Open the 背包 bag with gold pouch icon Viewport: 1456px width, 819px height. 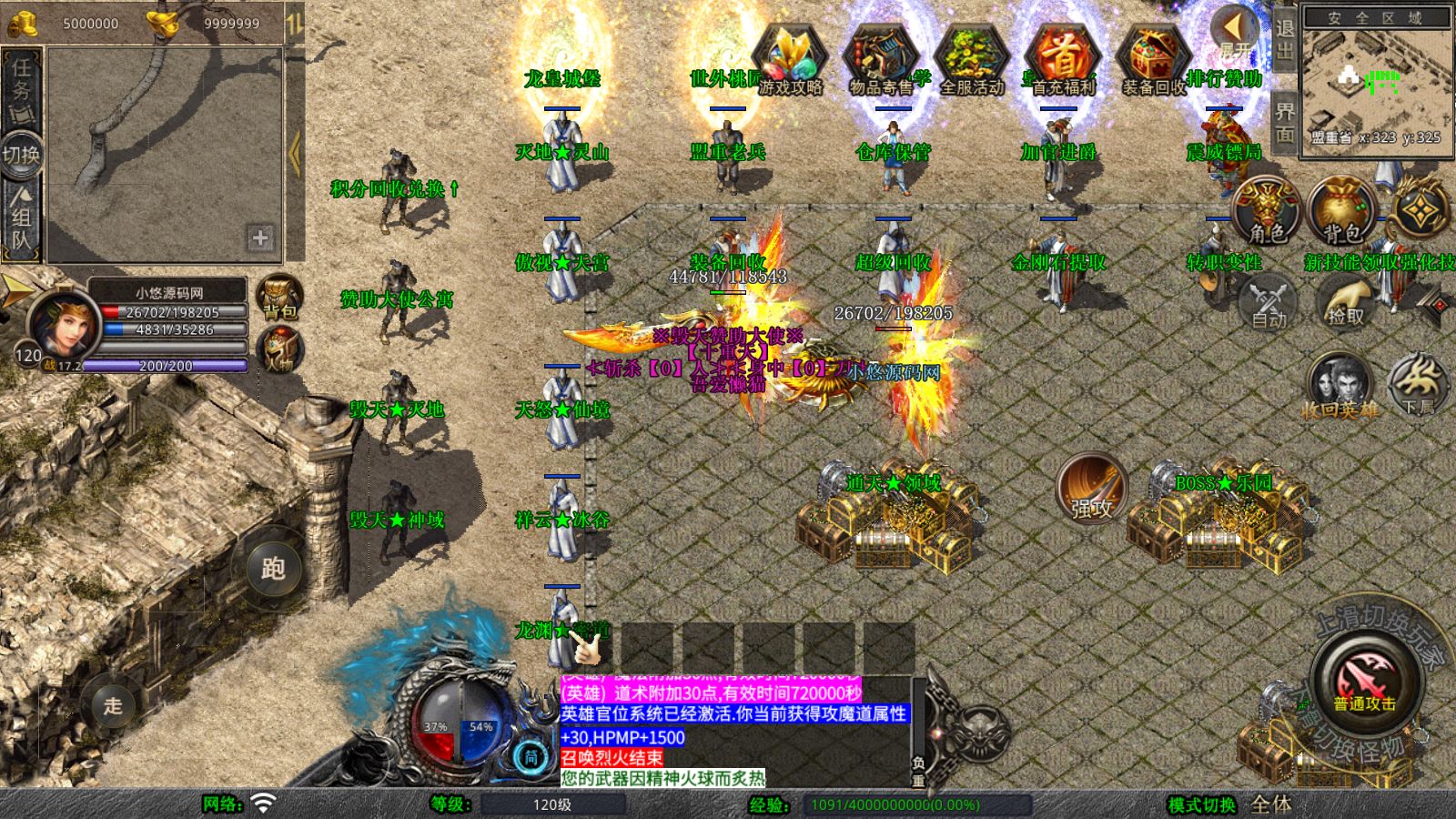click(1341, 211)
